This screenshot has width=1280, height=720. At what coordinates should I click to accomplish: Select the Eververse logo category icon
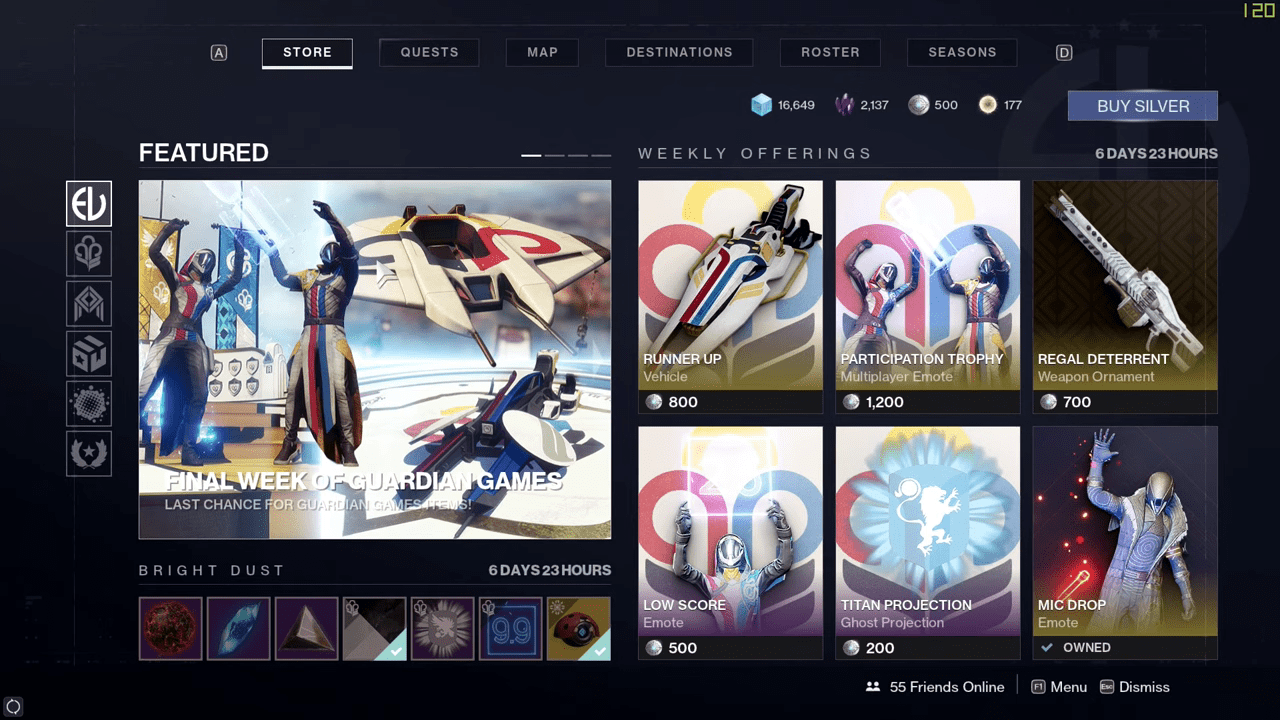click(x=89, y=204)
